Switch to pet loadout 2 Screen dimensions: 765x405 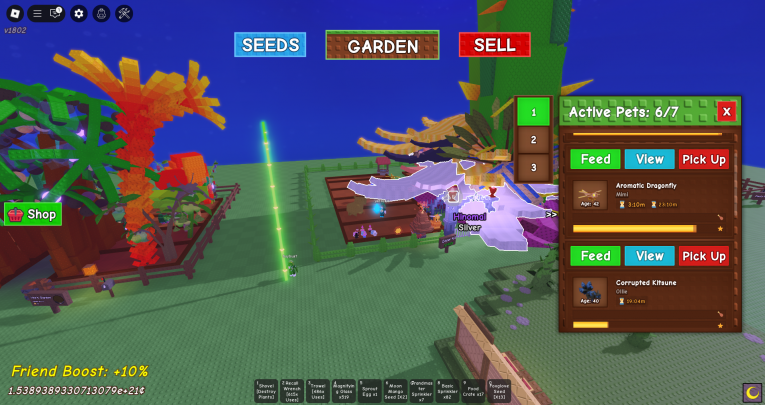click(x=533, y=140)
